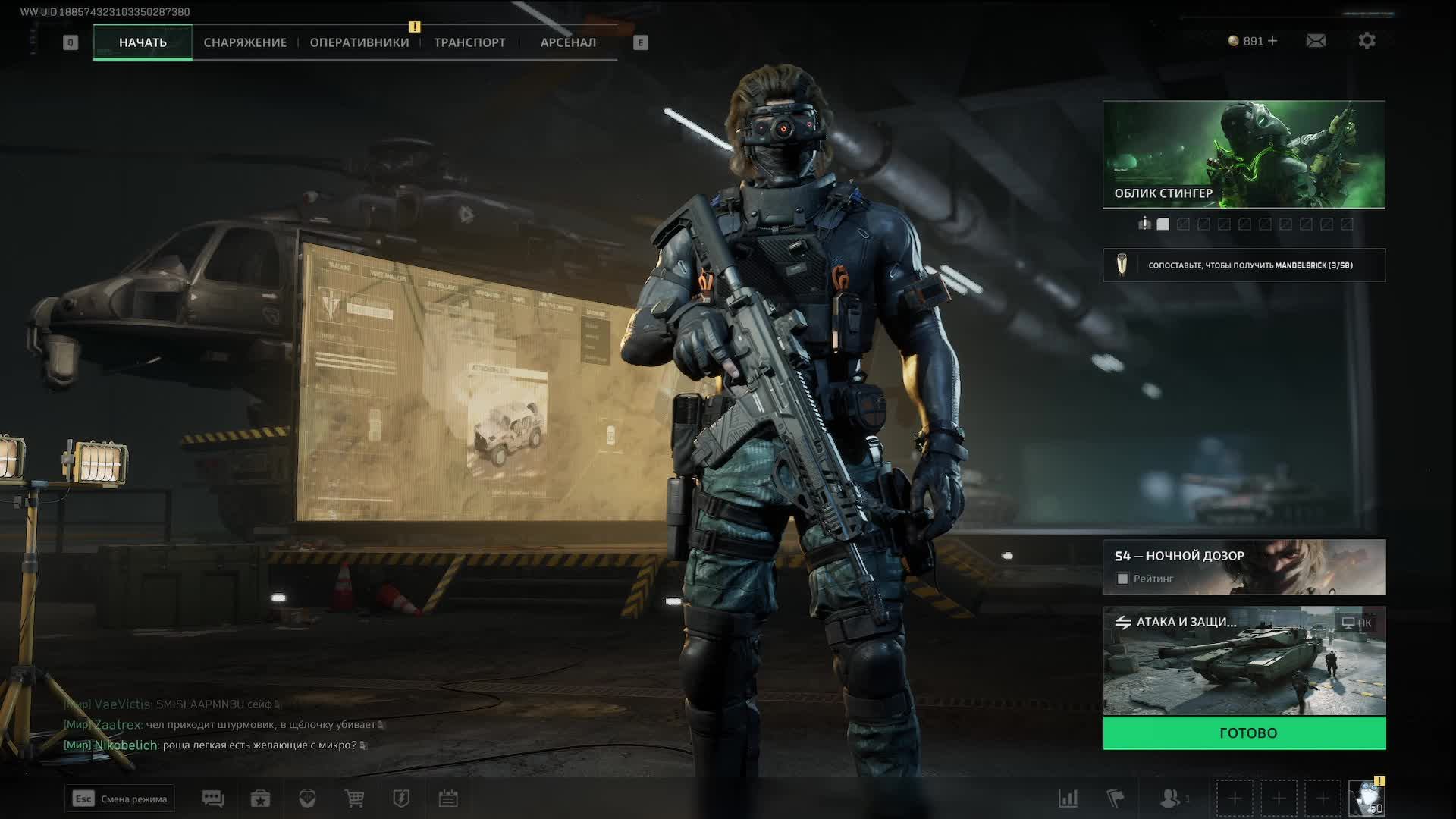Viewport: 1456px width, 819px height.
Task: Click the Смена режима button
Action: (x=120, y=799)
